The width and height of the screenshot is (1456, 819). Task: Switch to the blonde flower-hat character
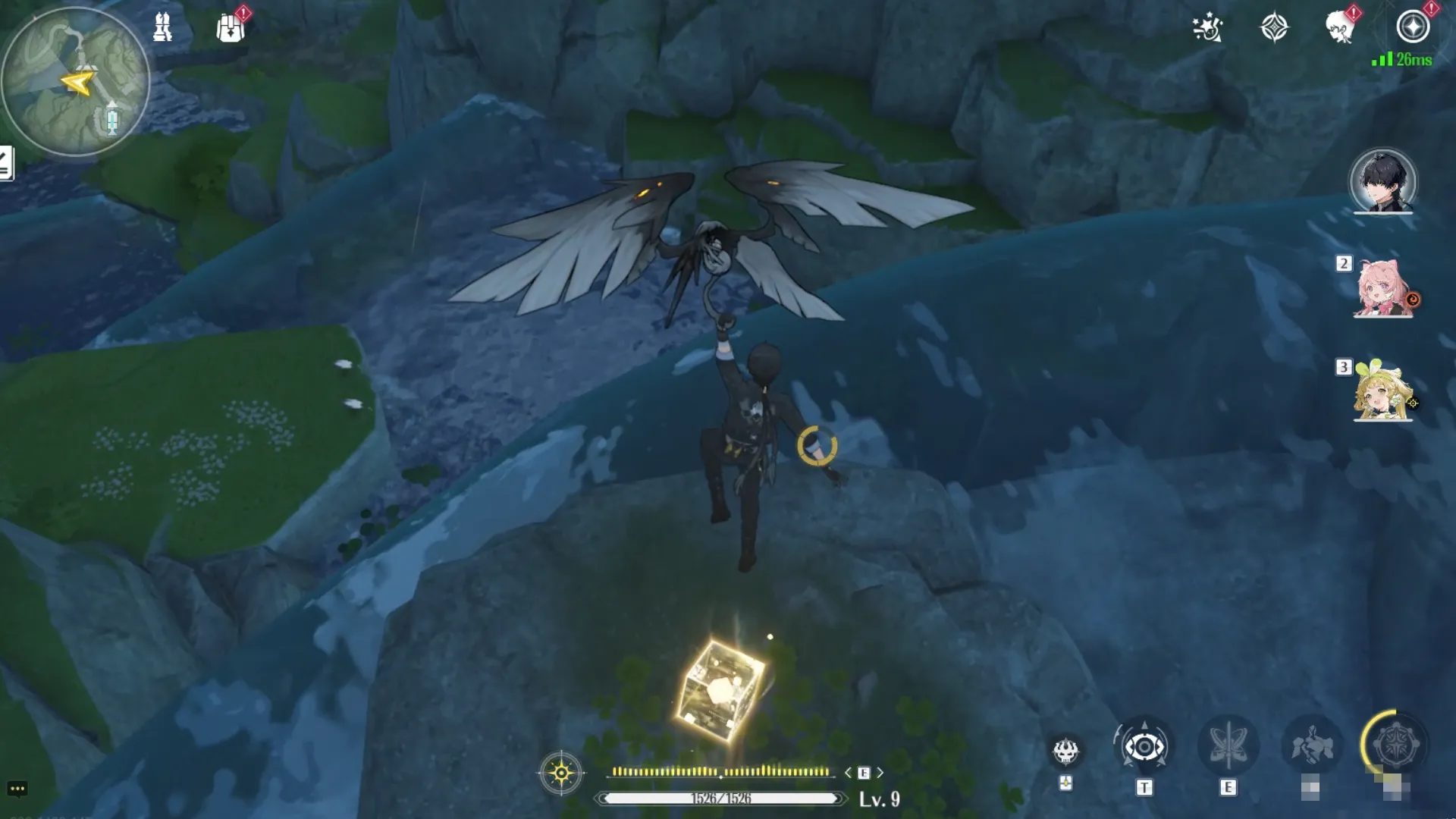[x=1382, y=391]
